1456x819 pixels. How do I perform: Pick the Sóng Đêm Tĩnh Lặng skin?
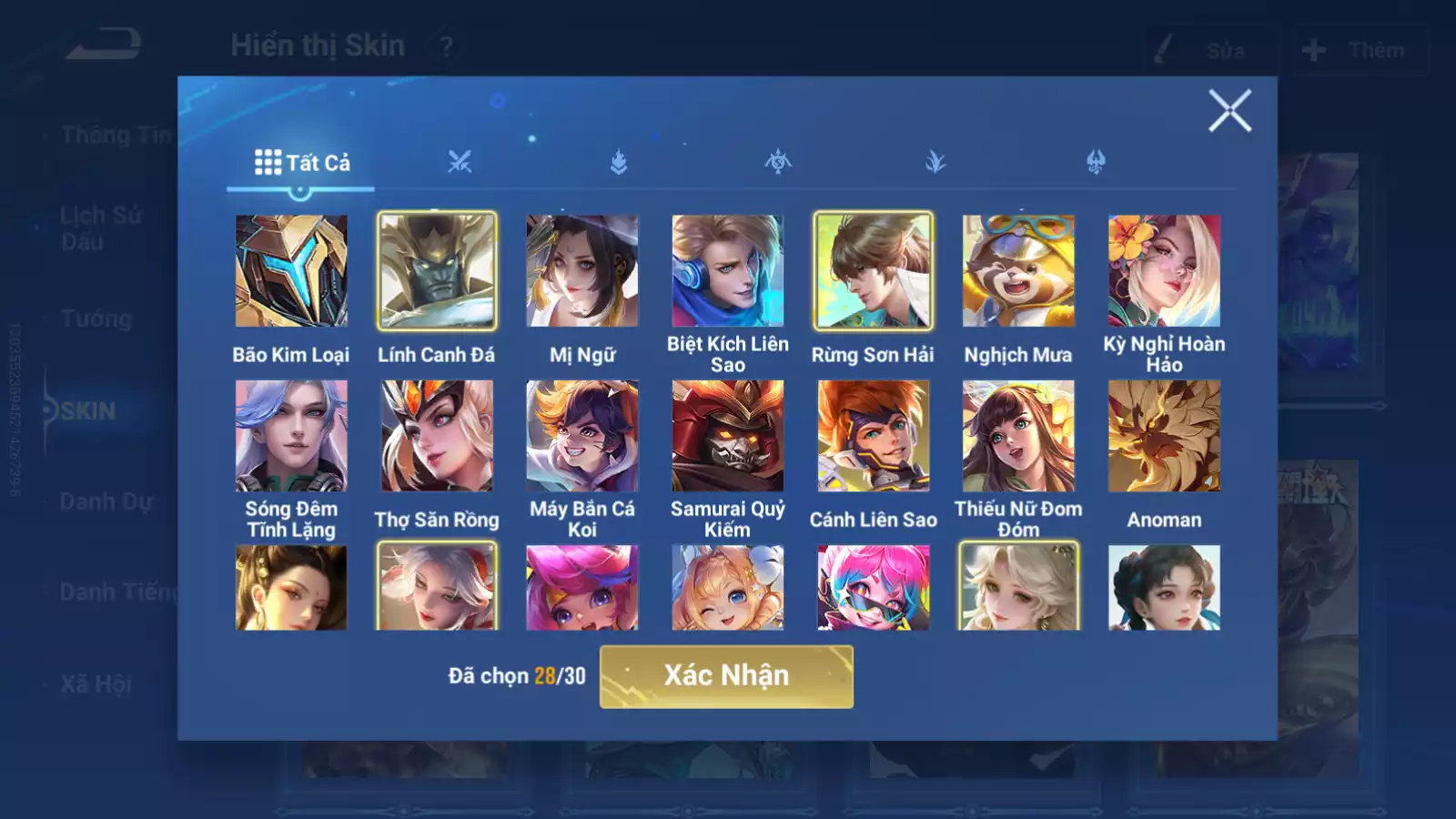click(291, 436)
